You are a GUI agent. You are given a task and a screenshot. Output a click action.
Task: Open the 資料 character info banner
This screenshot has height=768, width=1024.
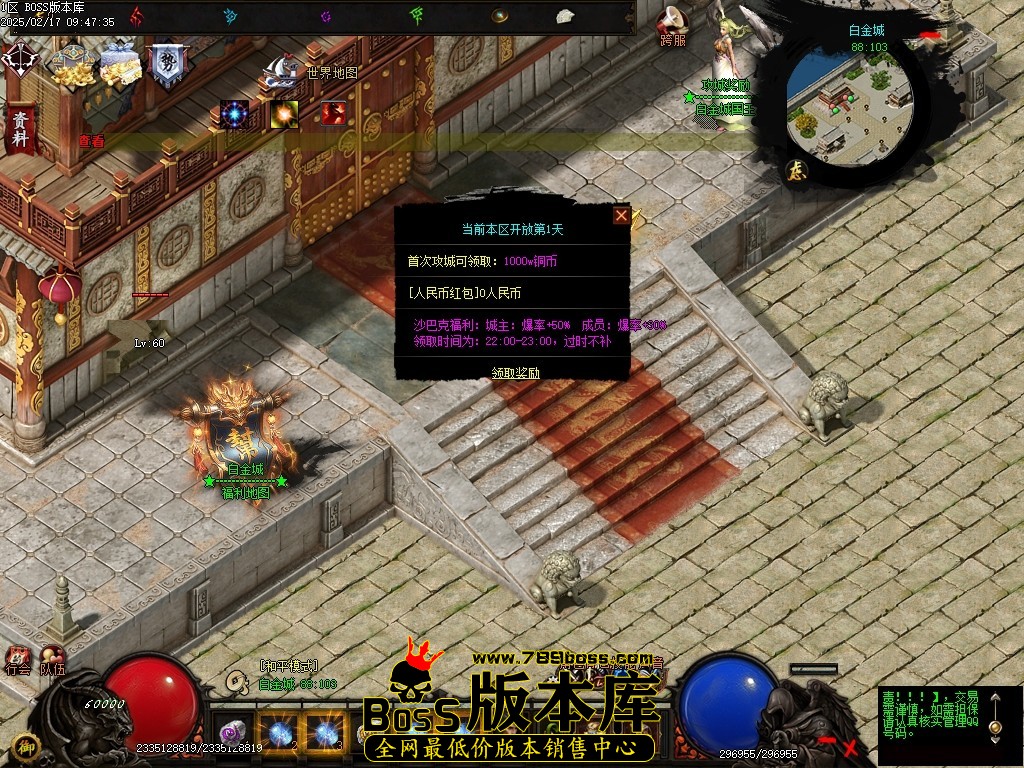click(x=19, y=127)
